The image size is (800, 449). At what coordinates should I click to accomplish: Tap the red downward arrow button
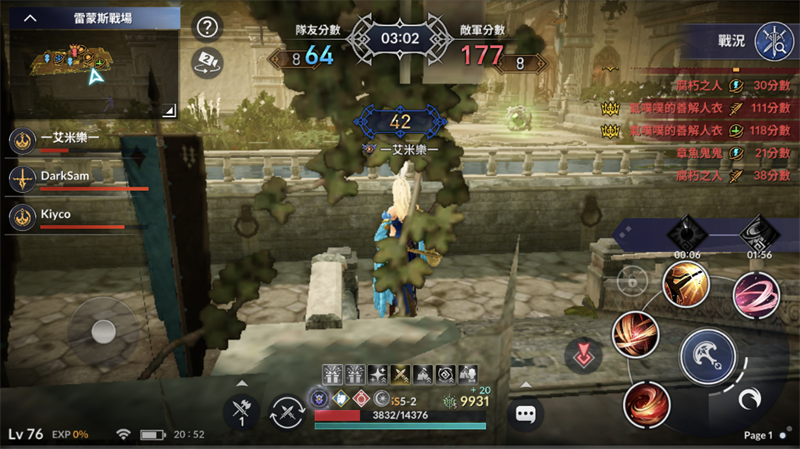pyautogui.click(x=582, y=355)
